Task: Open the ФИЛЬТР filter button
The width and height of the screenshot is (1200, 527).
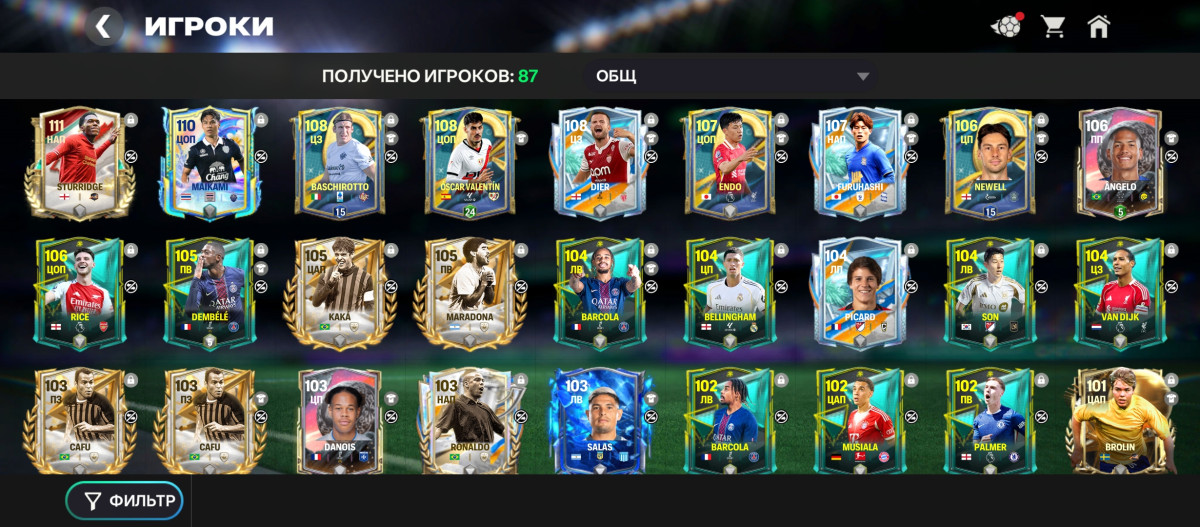Action: pos(124,501)
